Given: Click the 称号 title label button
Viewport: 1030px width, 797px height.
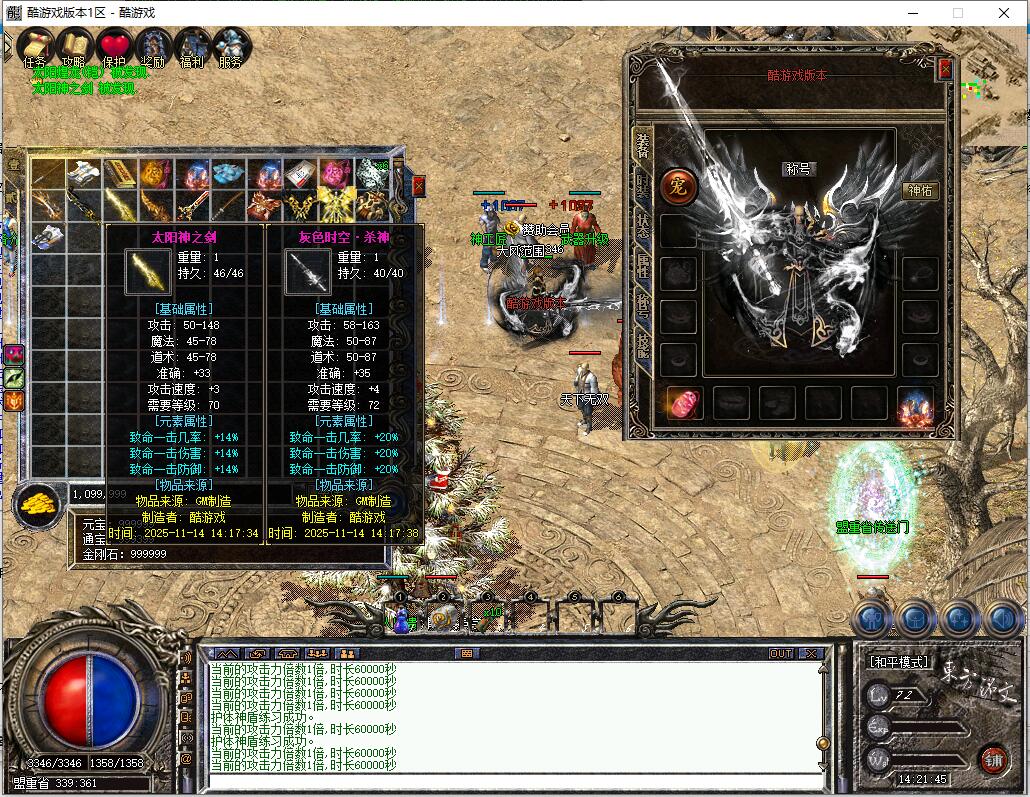Looking at the screenshot, I should [800, 169].
